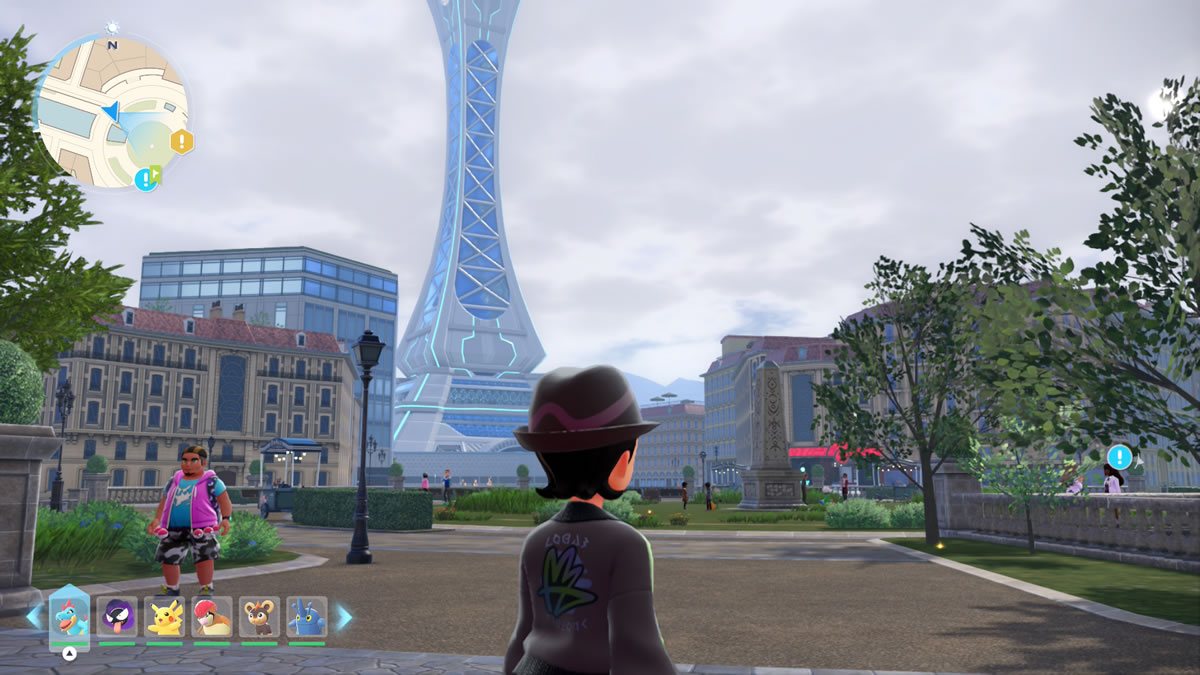Click the party bar's right arrow
This screenshot has width=1200, height=675.
[343, 617]
